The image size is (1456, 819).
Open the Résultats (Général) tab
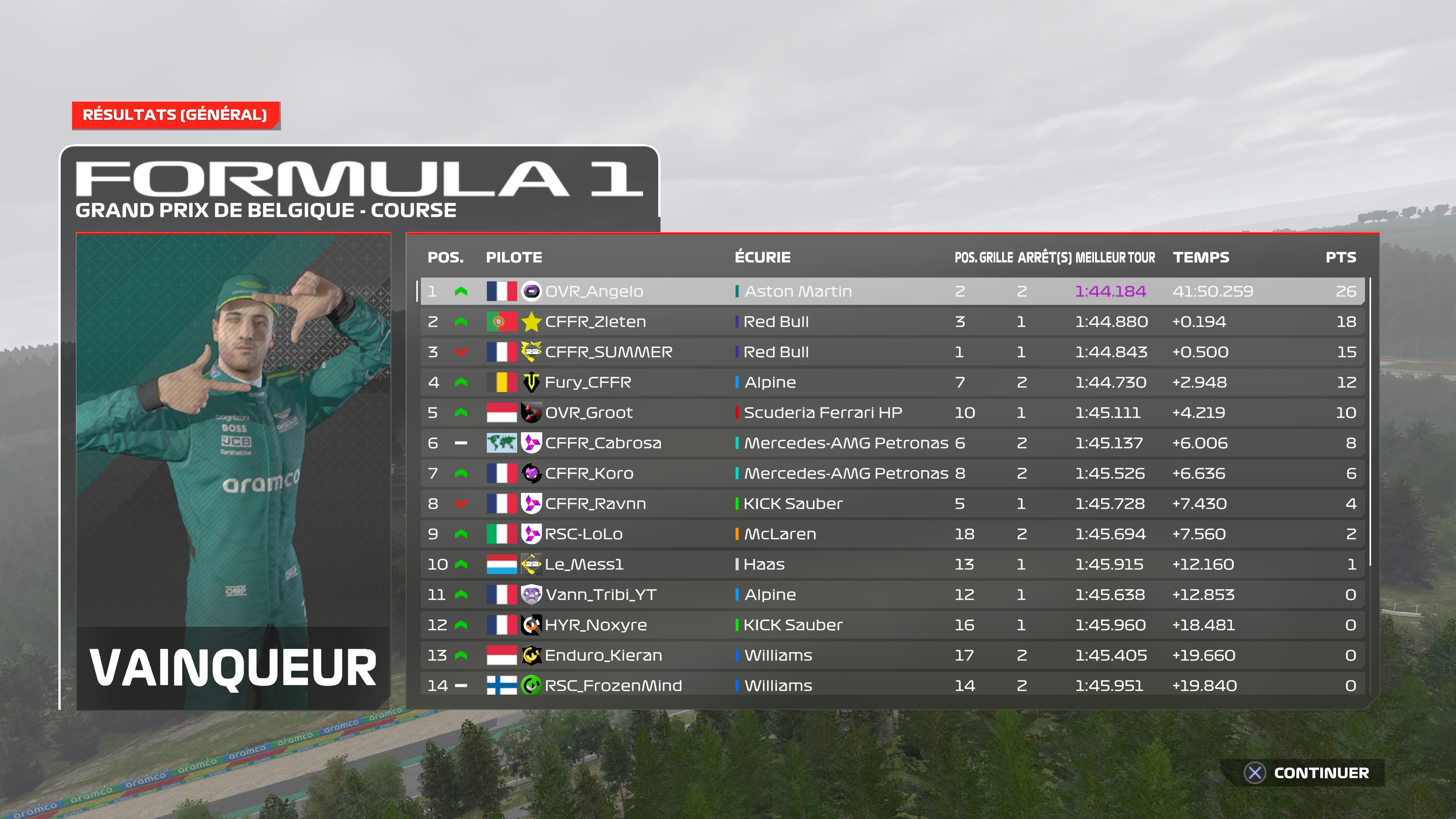[x=175, y=115]
